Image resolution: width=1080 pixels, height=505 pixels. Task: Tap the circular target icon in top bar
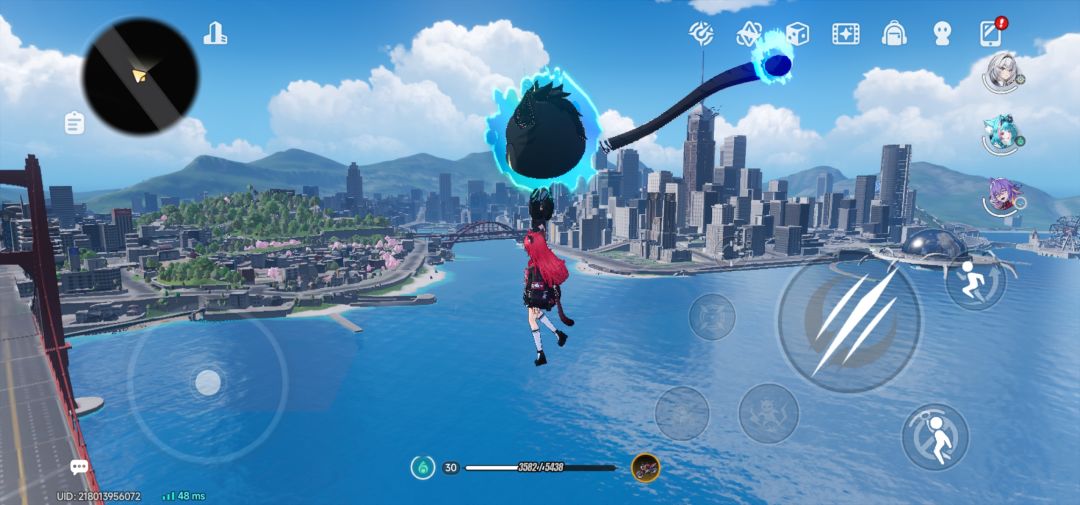pos(701,34)
